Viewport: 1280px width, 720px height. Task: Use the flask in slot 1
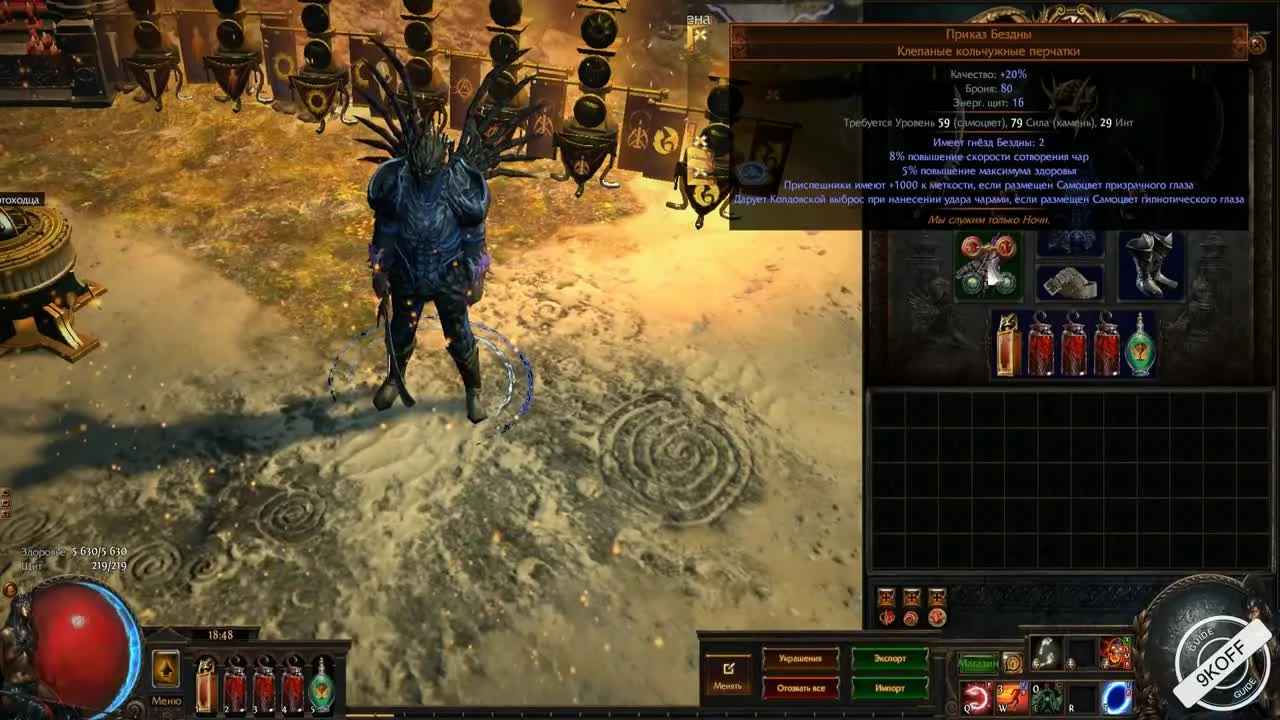point(207,685)
